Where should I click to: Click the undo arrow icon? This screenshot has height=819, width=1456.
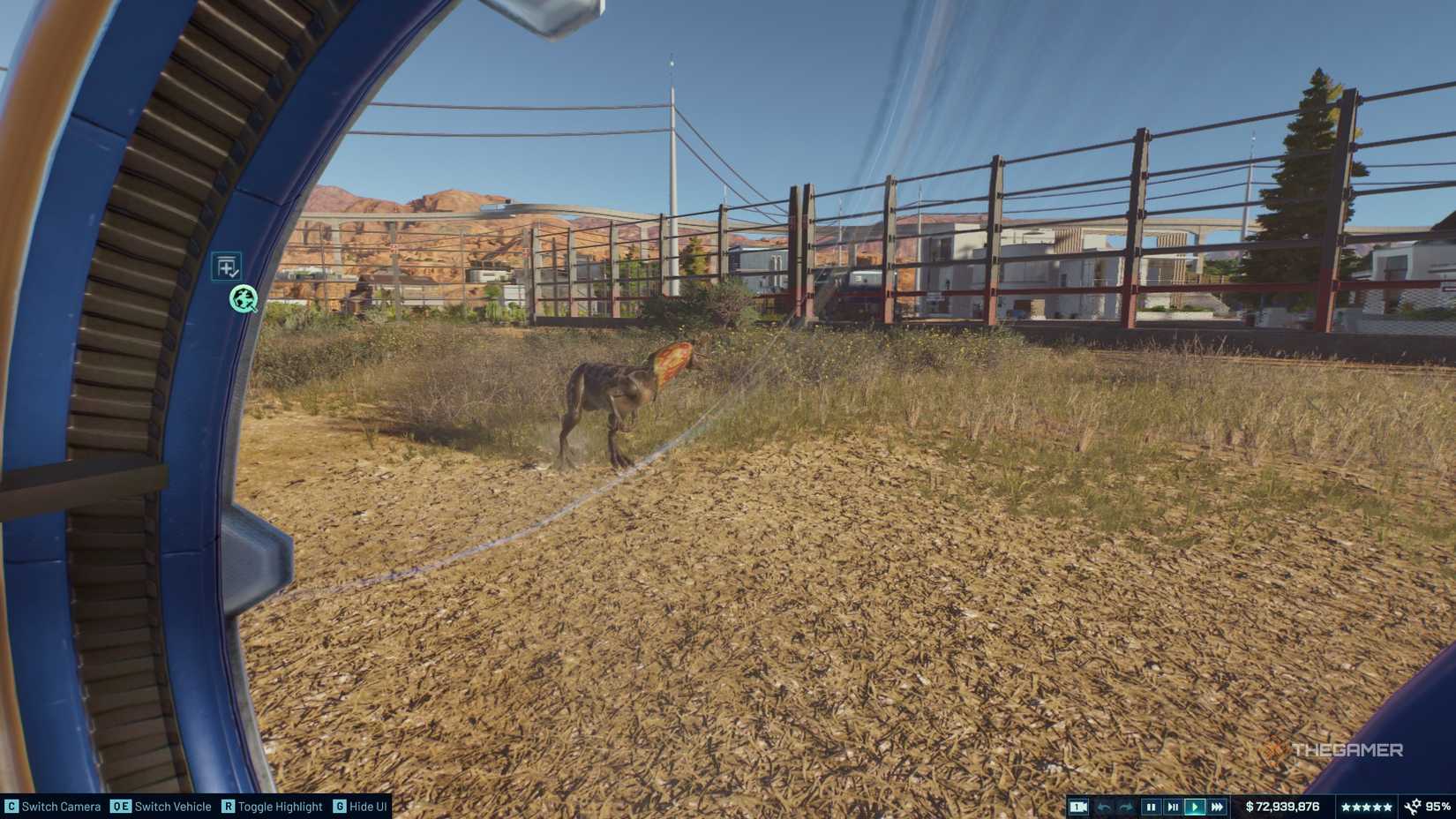coord(1105,806)
